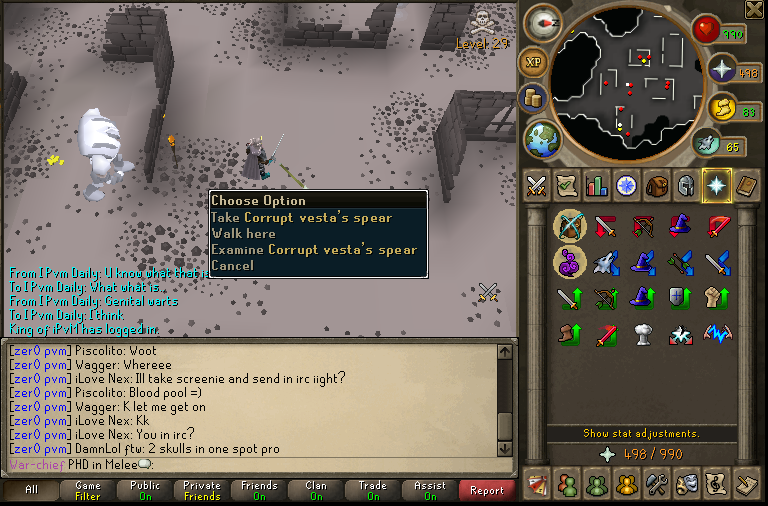This screenshot has height=506, width=768.
Task: Select the Walk here option
Action: (x=243, y=234)
